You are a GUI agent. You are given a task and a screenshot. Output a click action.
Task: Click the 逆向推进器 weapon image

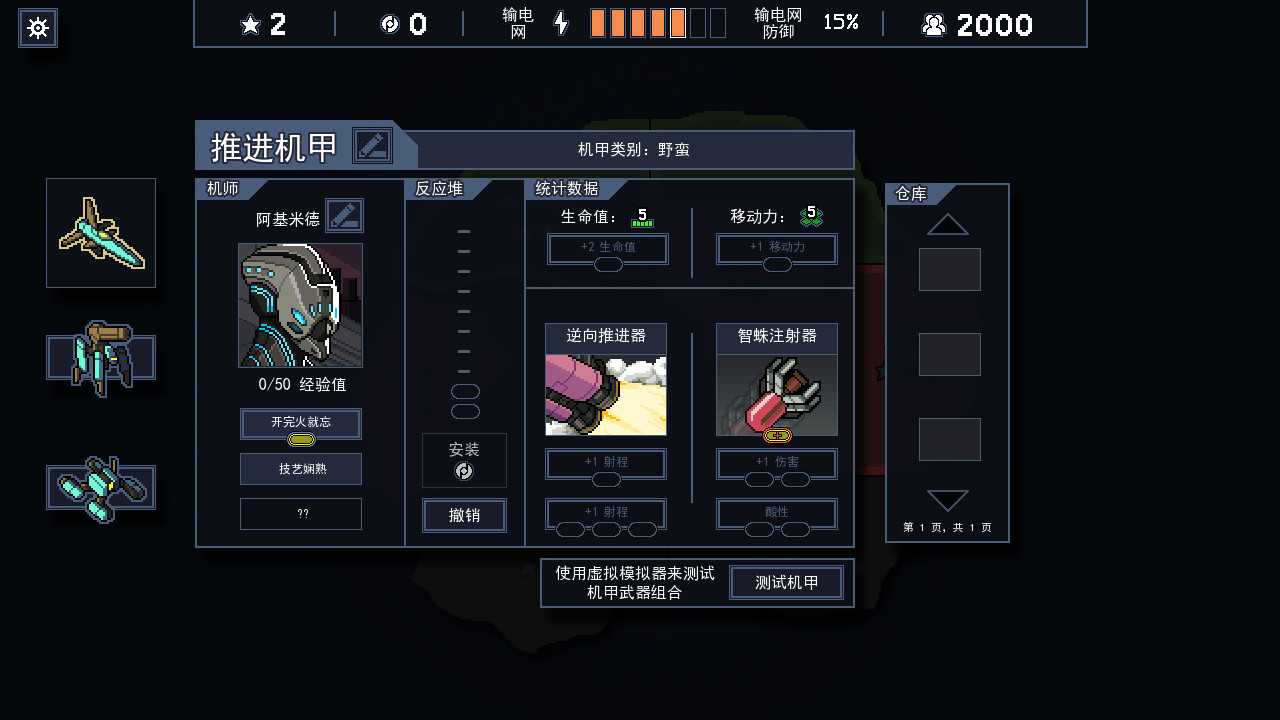tap(605, 395)
